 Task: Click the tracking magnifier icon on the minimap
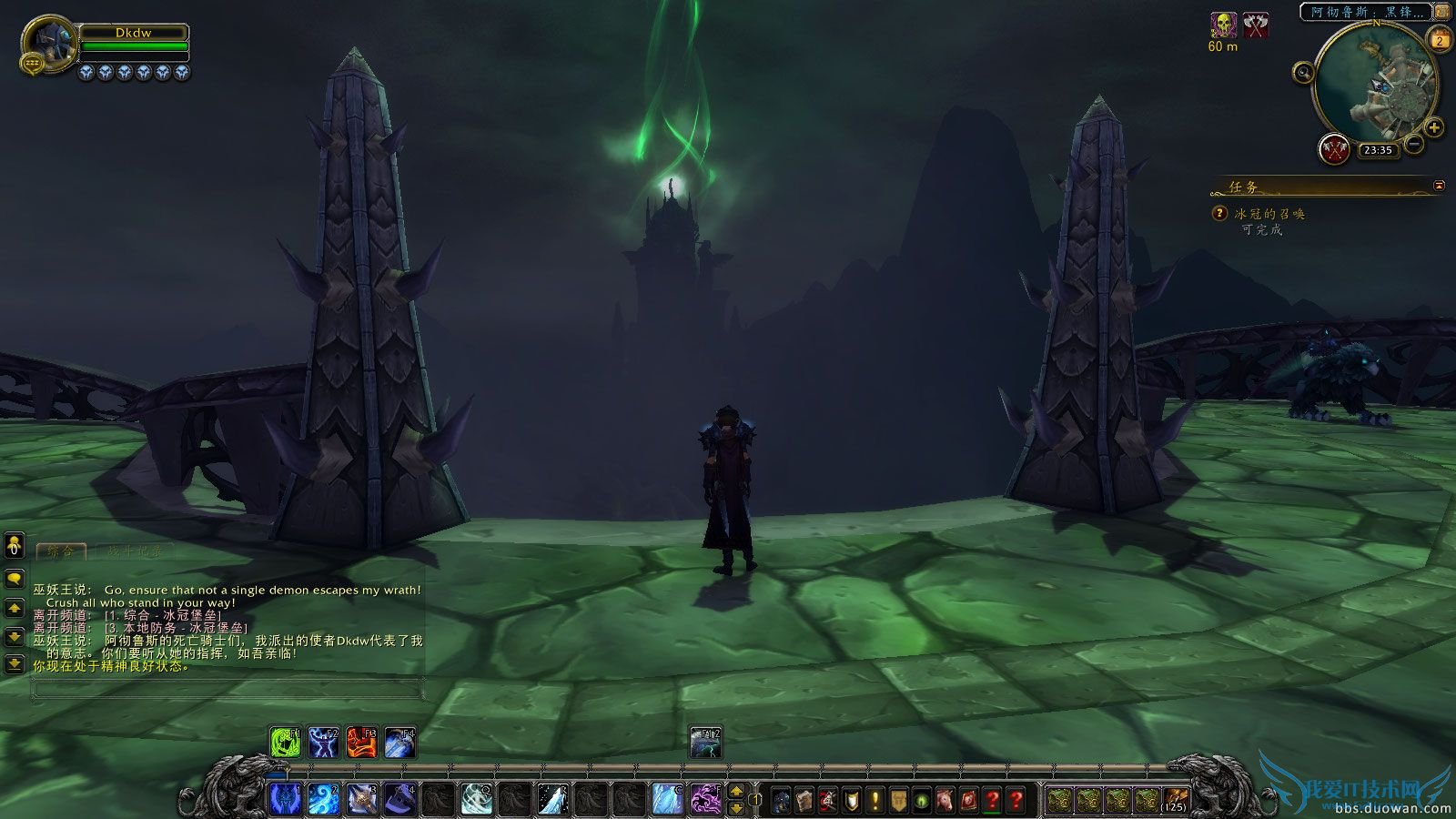pos(1303,72)
